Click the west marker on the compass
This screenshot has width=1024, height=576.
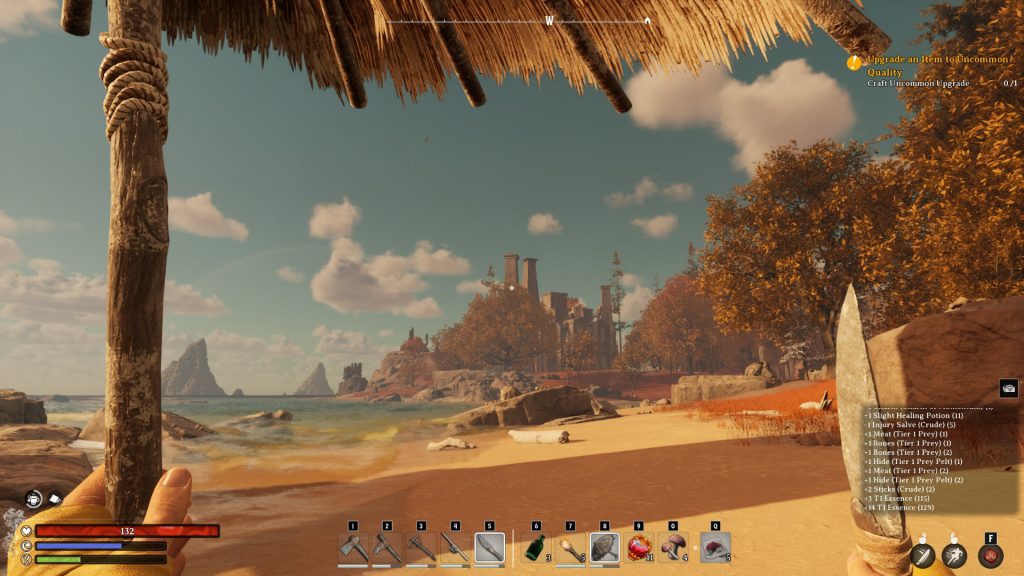pyautogui.click(x=549, y=20)
